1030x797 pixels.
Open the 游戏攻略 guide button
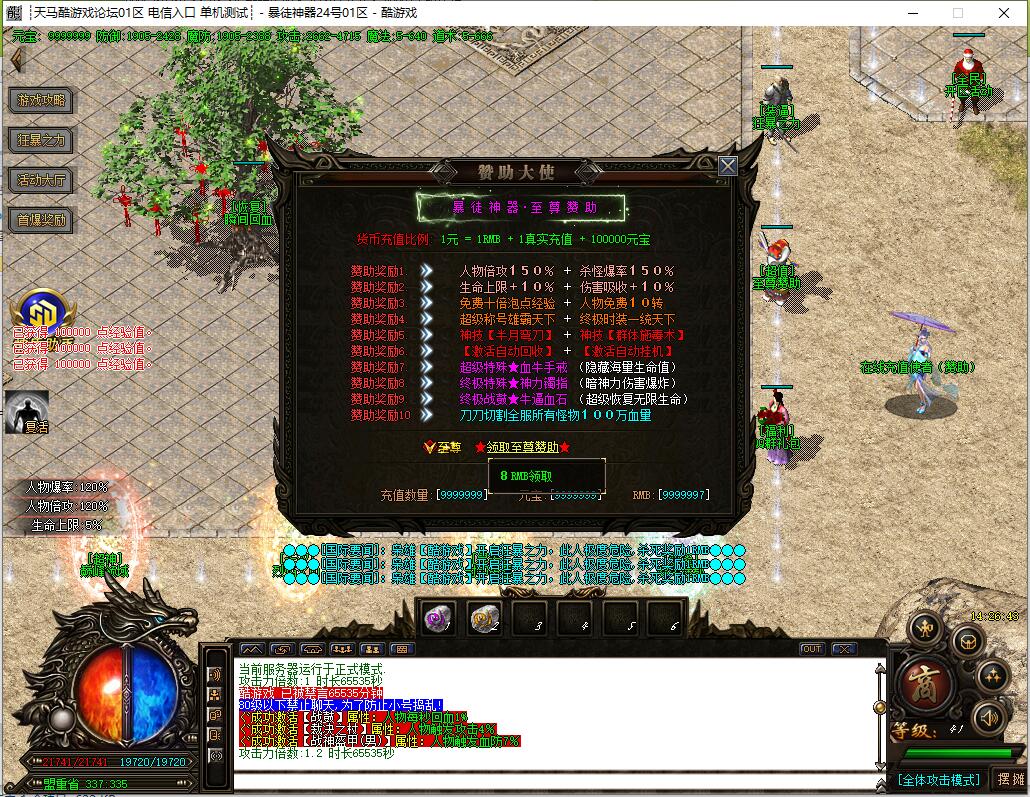42,100
